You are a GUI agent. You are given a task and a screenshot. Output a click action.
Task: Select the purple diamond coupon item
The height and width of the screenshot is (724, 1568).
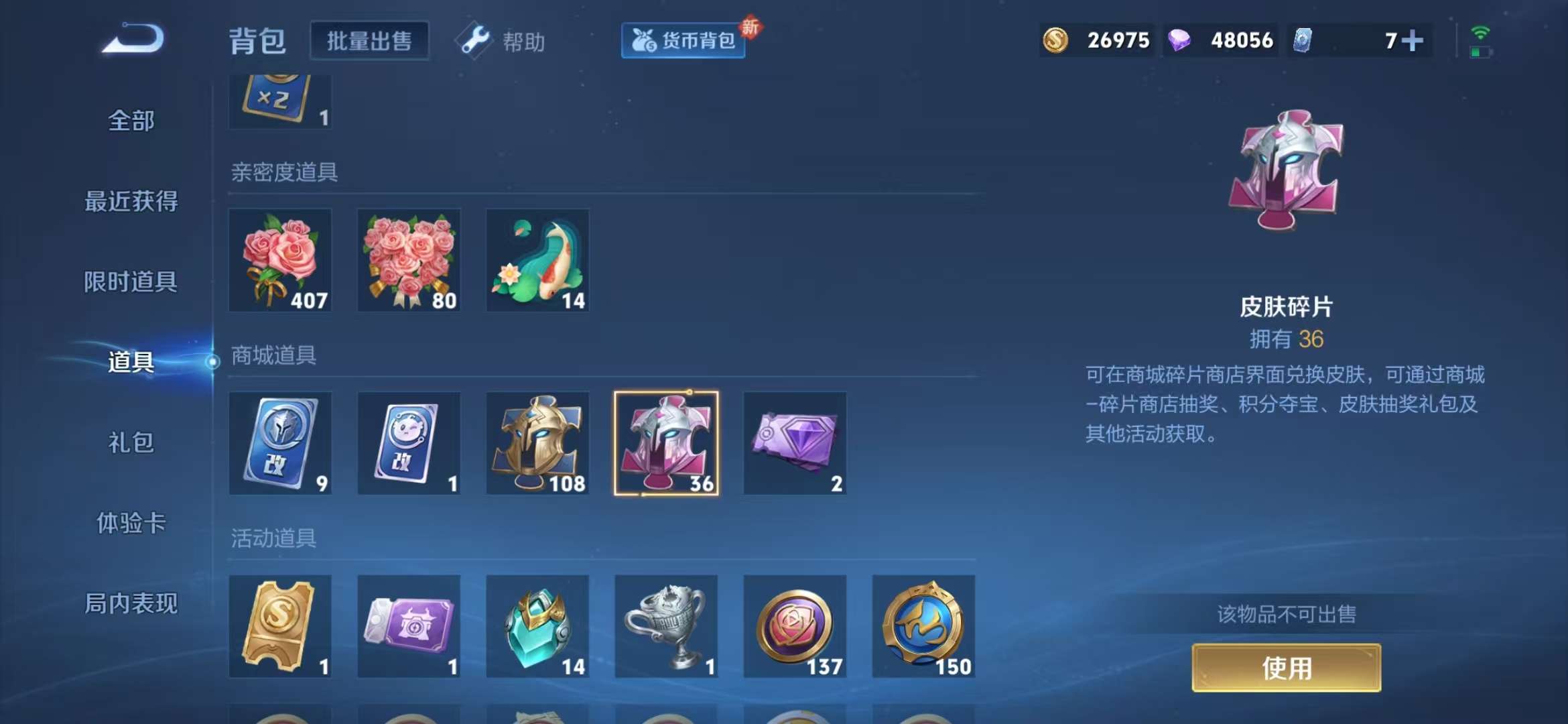click(x=795, y=444)
